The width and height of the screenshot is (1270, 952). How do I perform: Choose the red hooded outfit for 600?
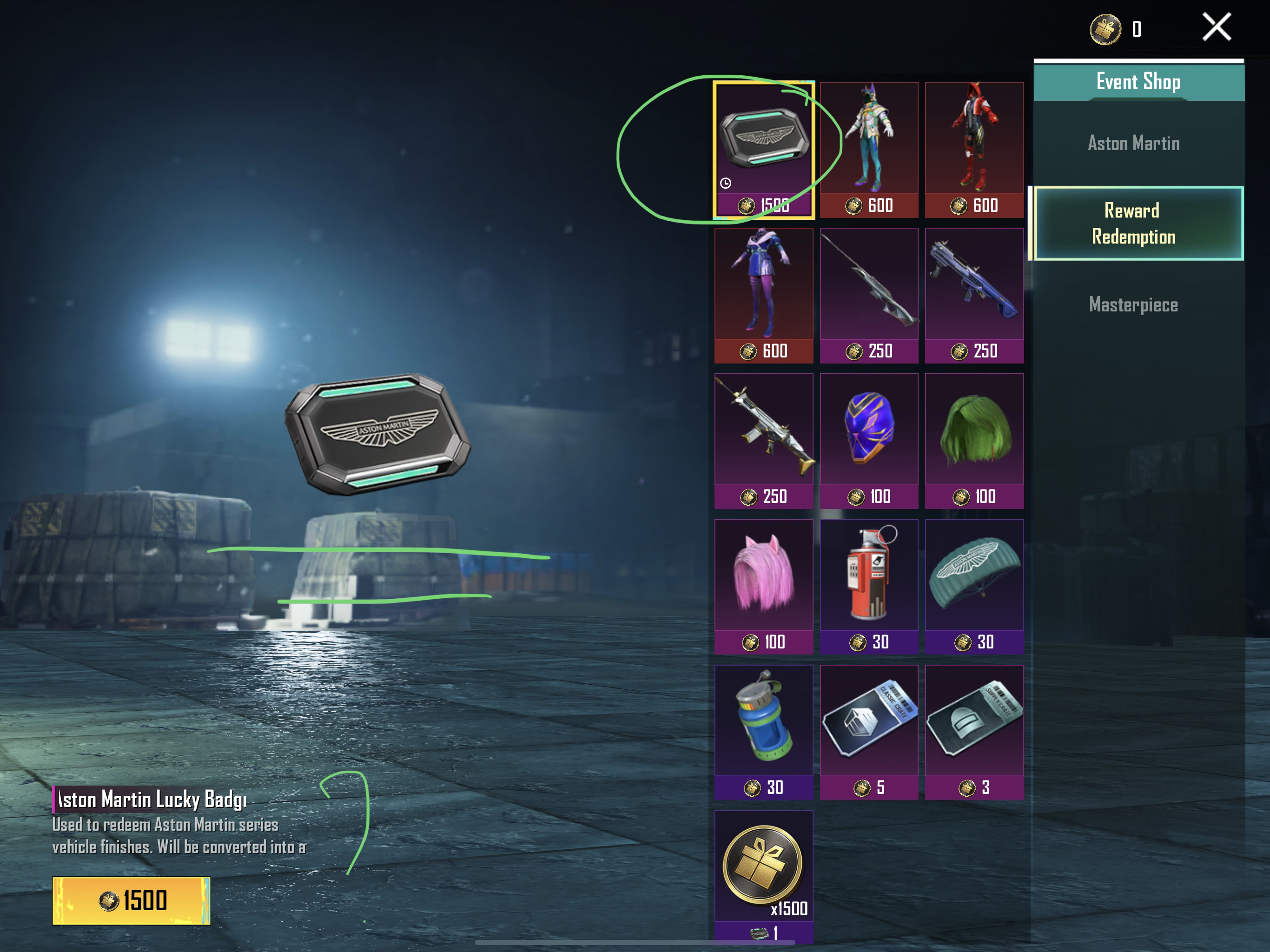click(974, 149)
